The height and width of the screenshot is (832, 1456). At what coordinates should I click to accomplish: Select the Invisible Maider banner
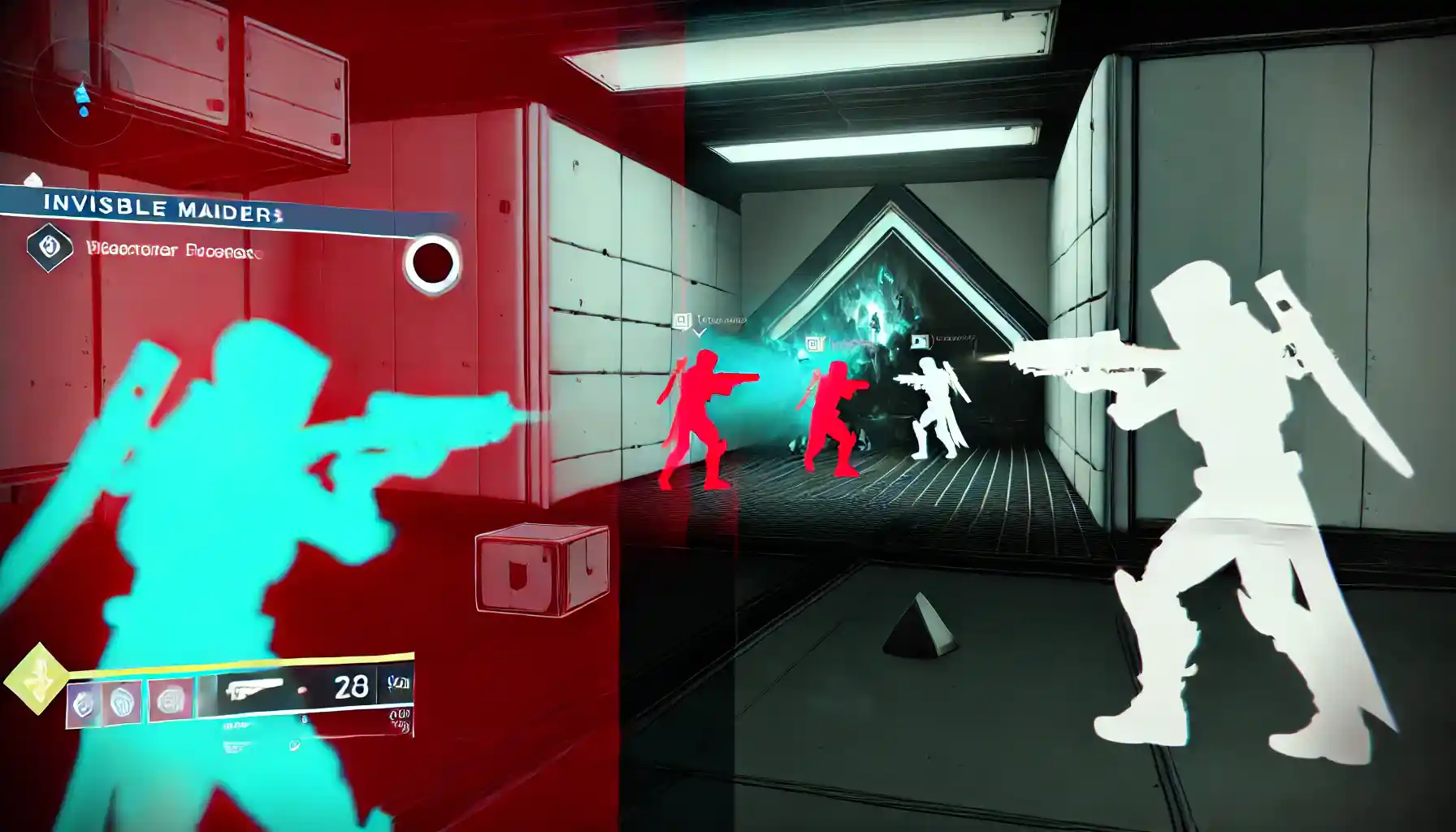[x=162, y=208]
